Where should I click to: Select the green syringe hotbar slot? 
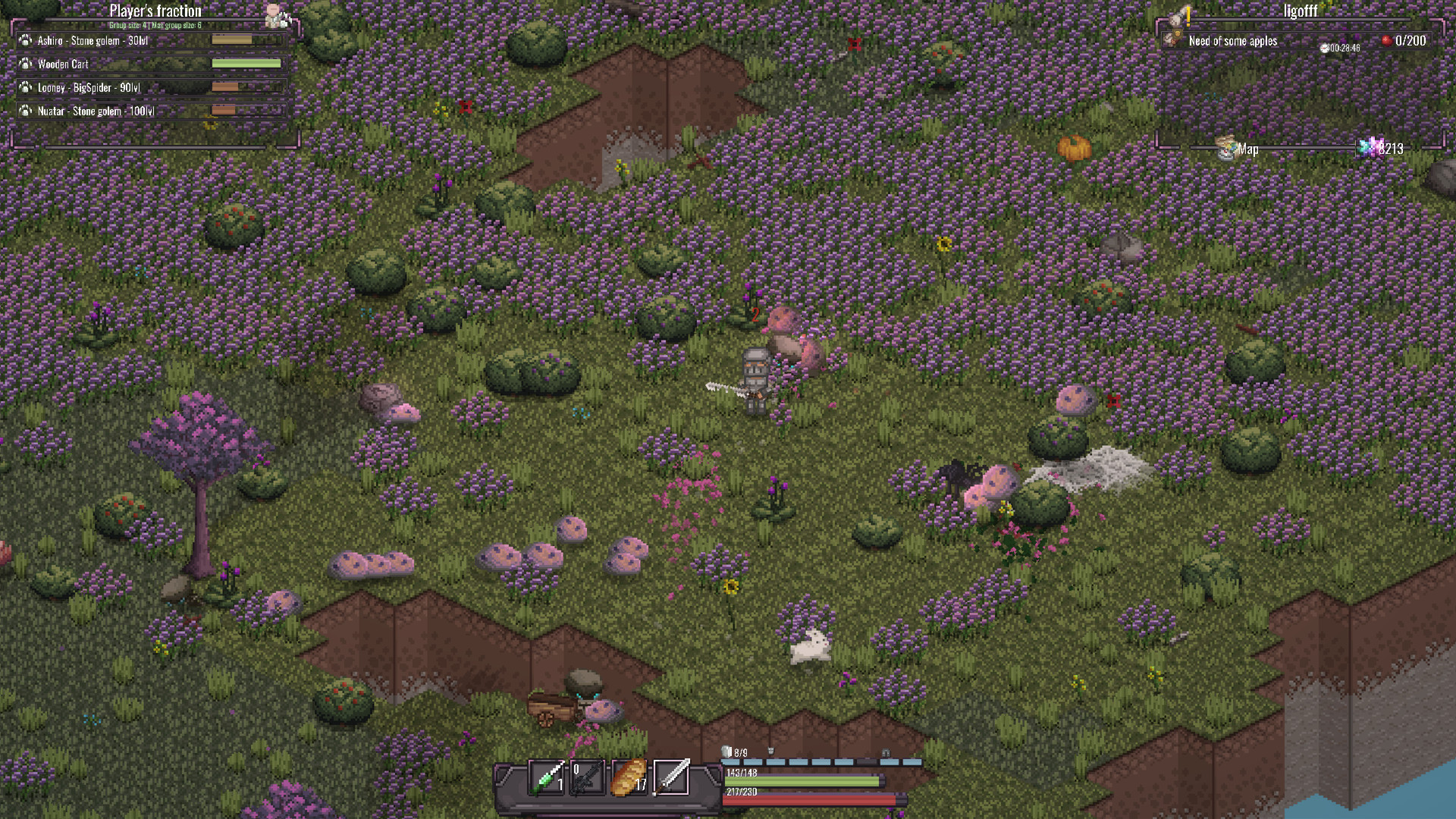point(547,777)
